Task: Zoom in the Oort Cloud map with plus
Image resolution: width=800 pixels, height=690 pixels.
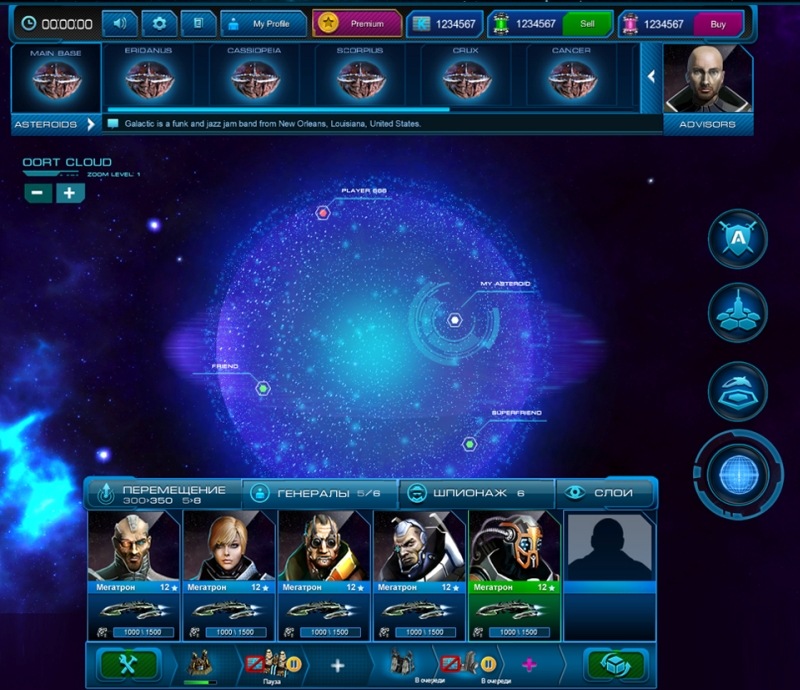Action: pyautogui.click(x=70, y=193)
